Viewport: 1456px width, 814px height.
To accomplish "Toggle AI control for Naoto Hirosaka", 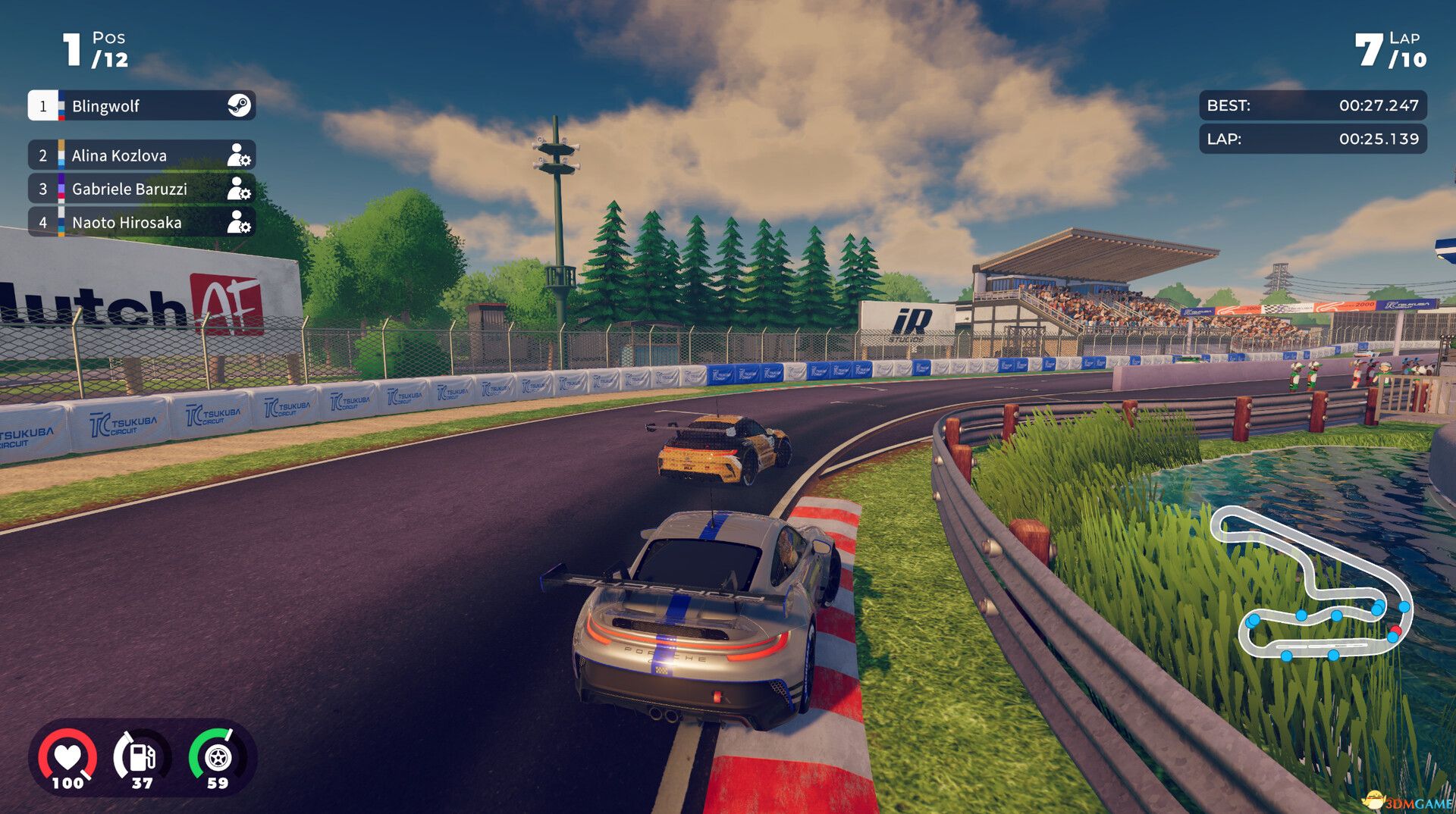I will [240, 223].
